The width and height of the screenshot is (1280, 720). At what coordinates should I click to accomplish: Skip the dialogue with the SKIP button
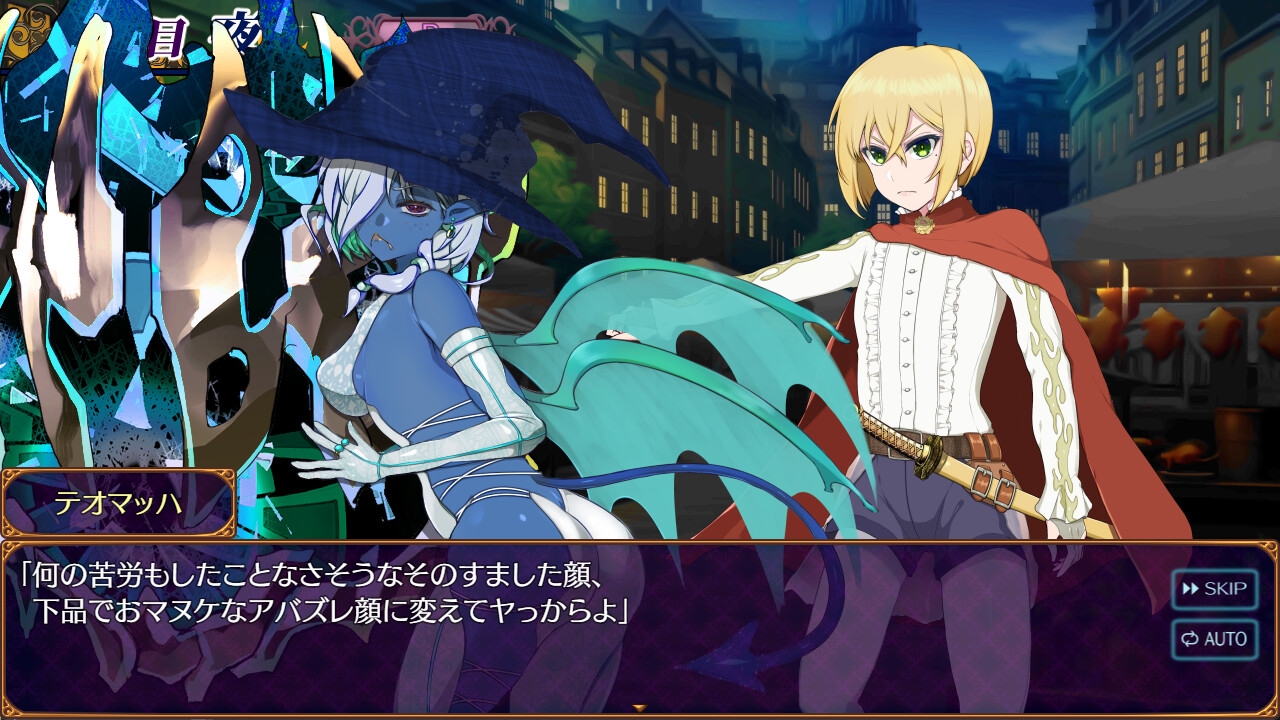[x=1214, y=589]
